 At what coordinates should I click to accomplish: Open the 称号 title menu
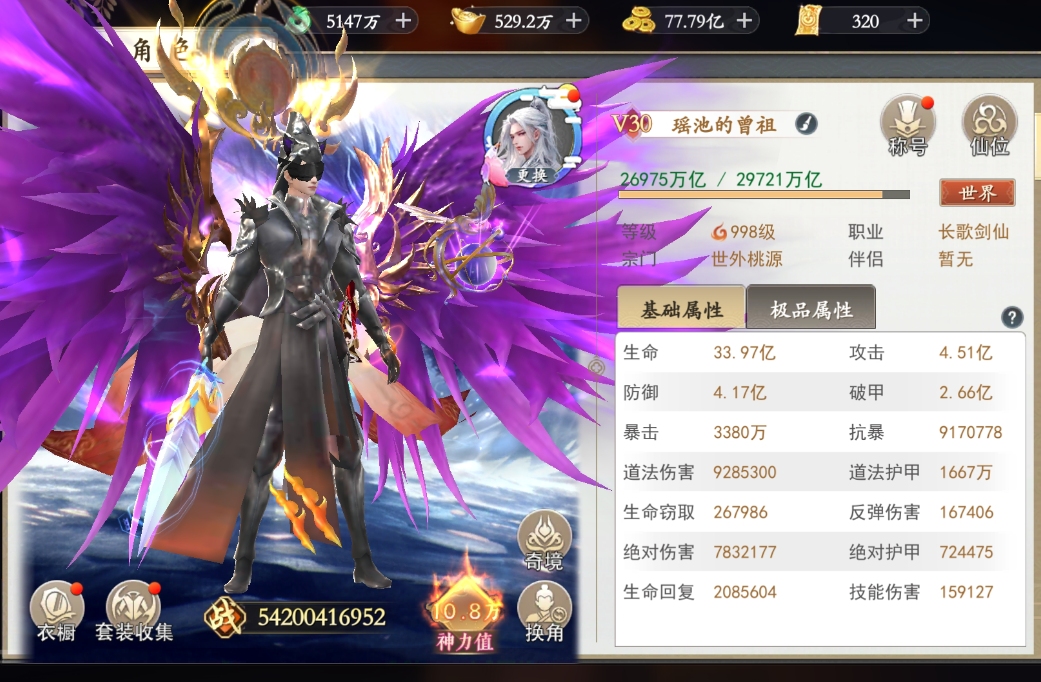coord(907,126)
